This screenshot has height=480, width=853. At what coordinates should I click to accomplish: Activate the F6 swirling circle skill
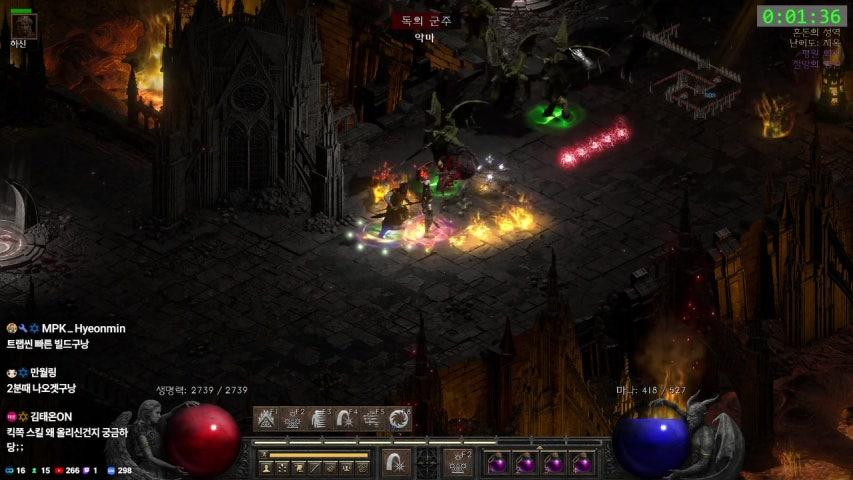[x=400, y=418]
